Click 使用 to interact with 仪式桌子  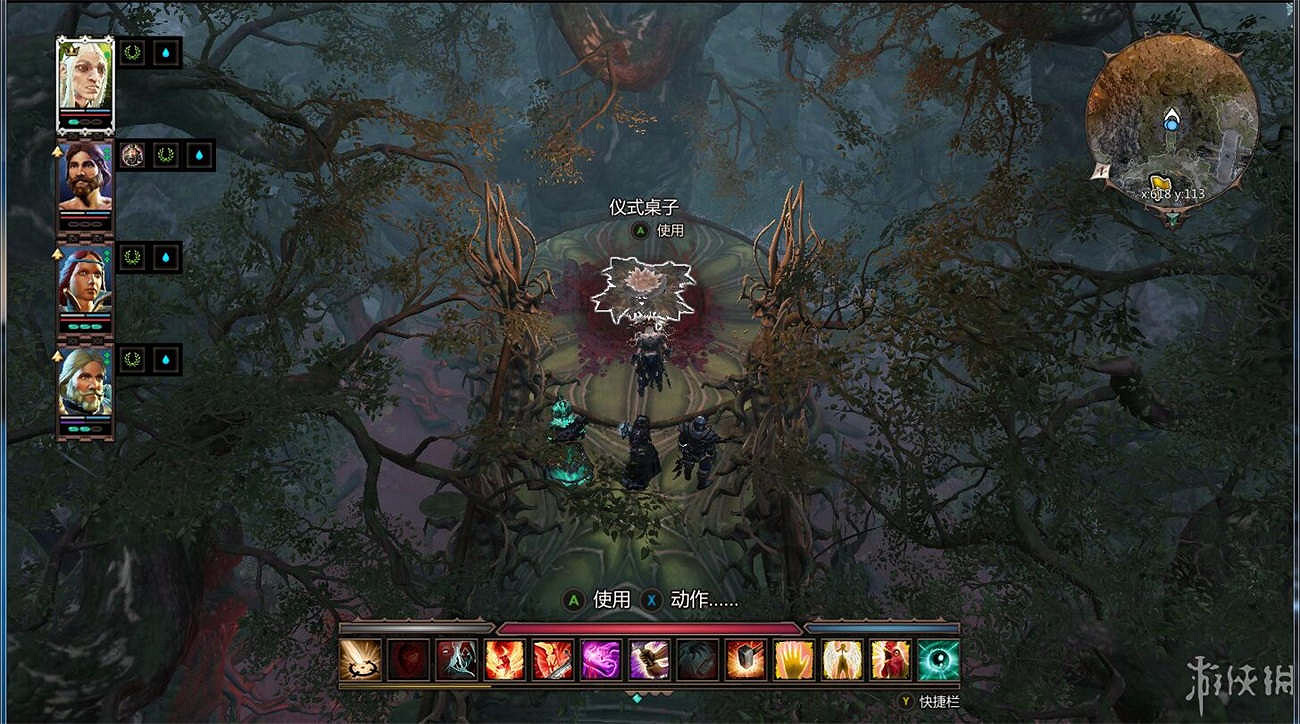[x=668, y=231]
